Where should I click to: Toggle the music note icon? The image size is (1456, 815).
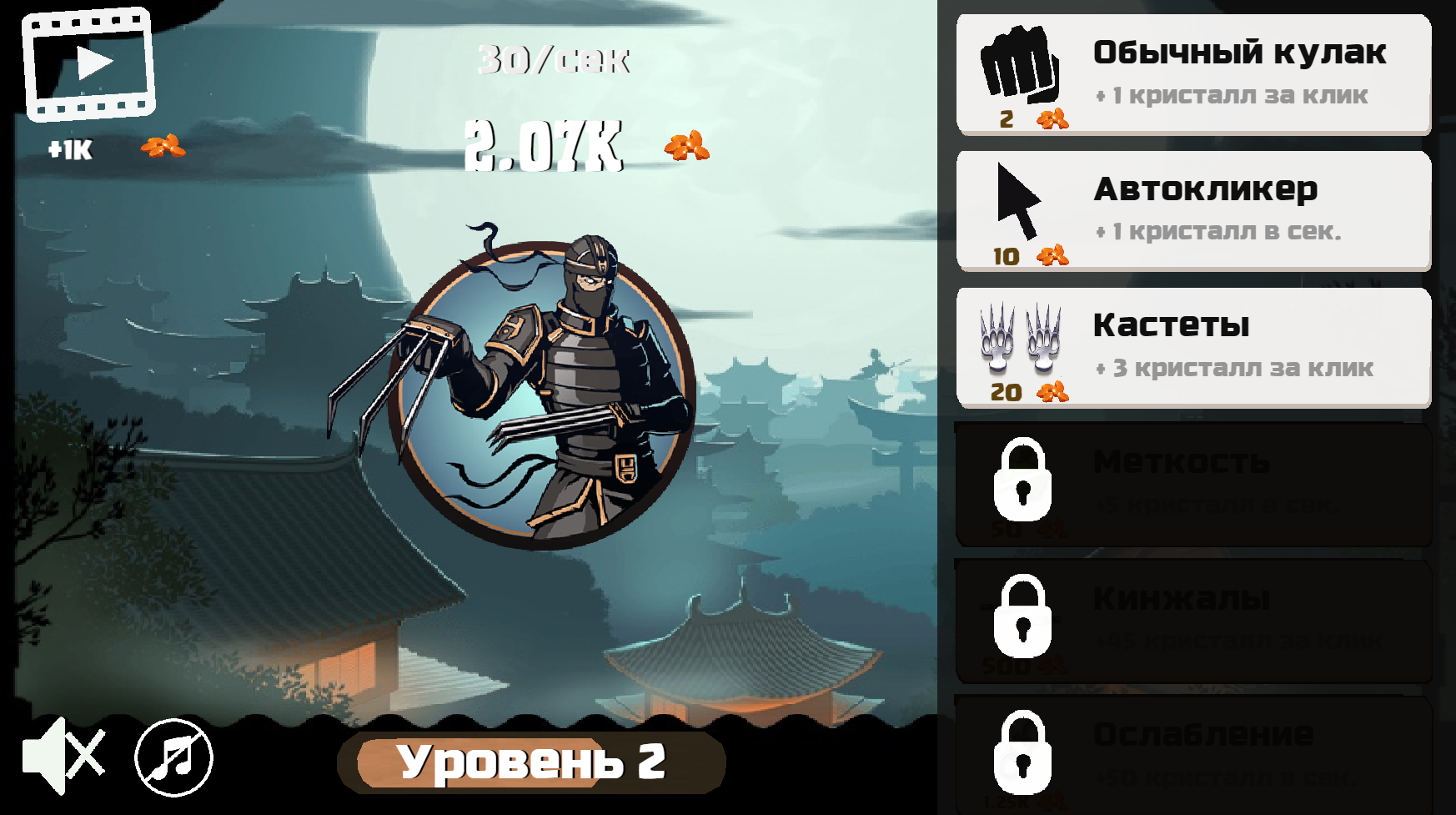(x=171, y=757)
